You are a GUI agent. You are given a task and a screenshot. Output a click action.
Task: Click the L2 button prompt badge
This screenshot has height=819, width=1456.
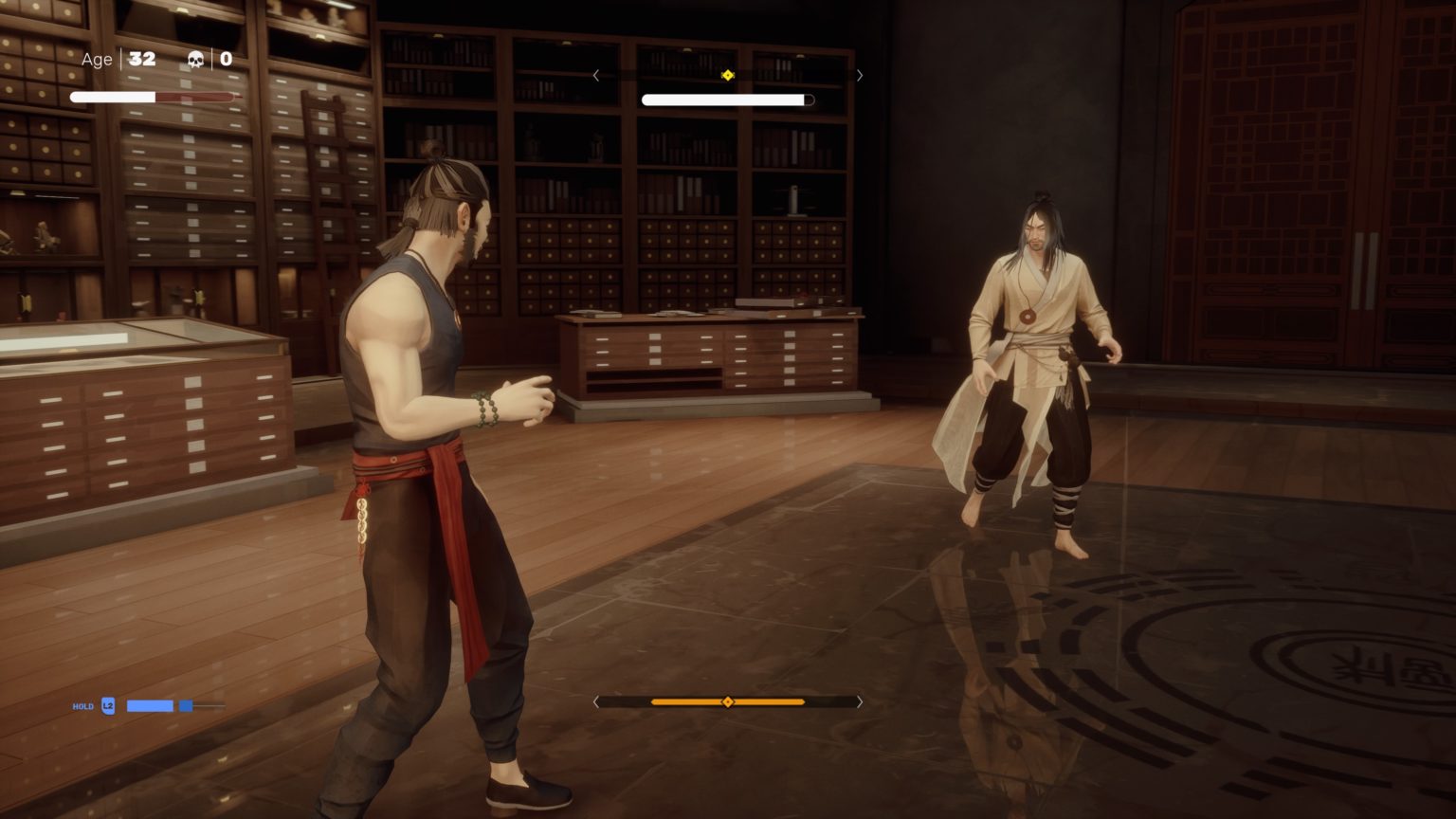click(x=108, y=705)
